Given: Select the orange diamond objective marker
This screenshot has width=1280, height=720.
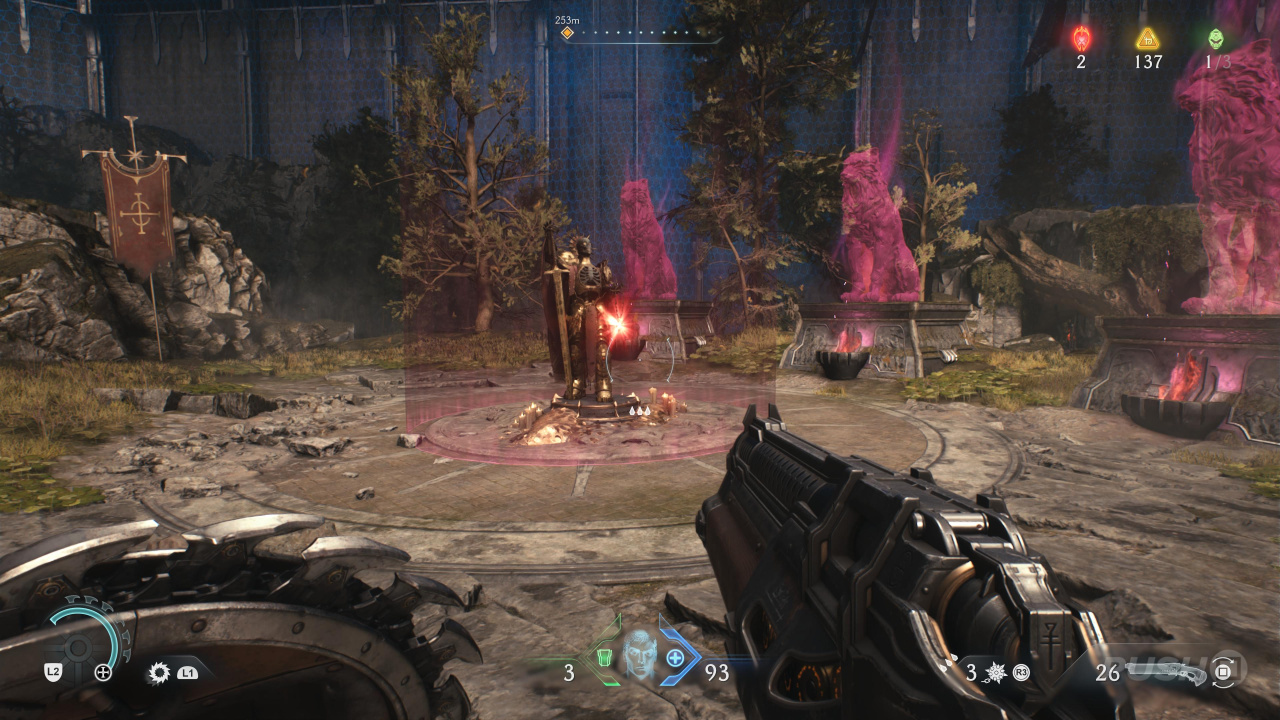Looking at the screenshot, I should [567, 33].
